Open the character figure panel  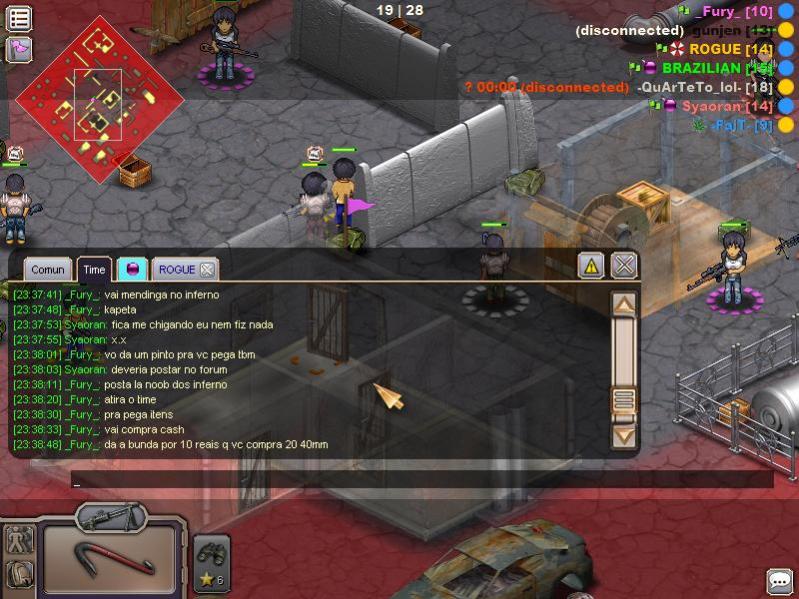pyautogui.click(x=19, y=540)
